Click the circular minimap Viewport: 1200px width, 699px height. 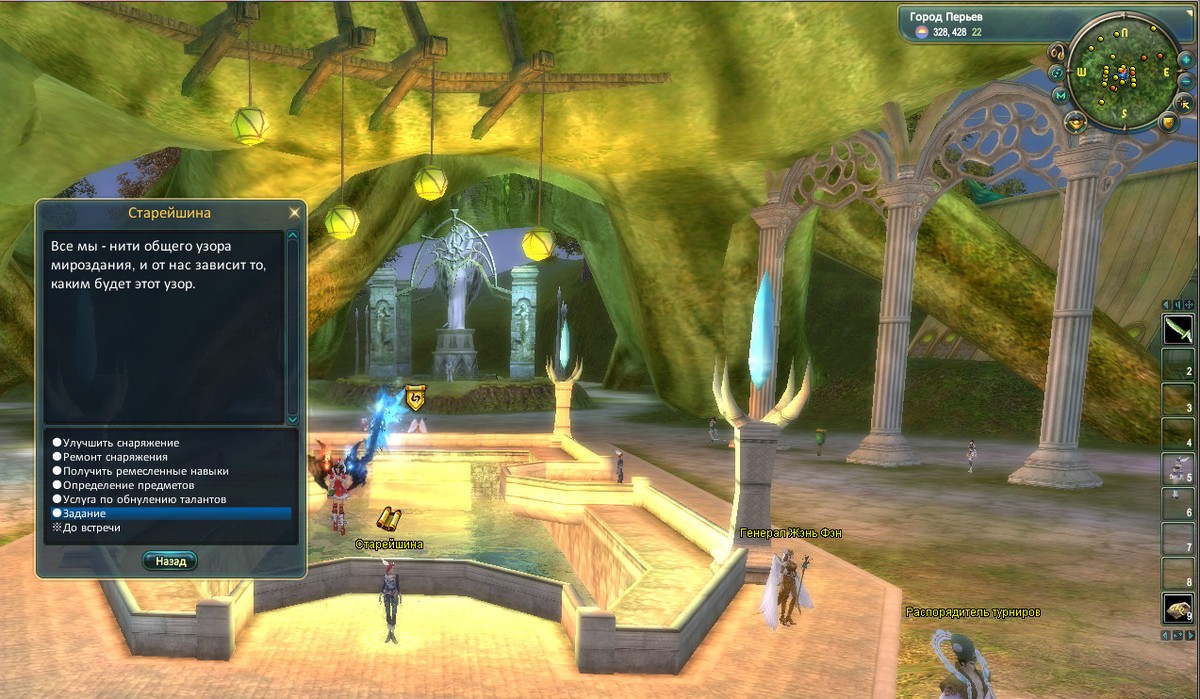click(x=1121, y=73)
